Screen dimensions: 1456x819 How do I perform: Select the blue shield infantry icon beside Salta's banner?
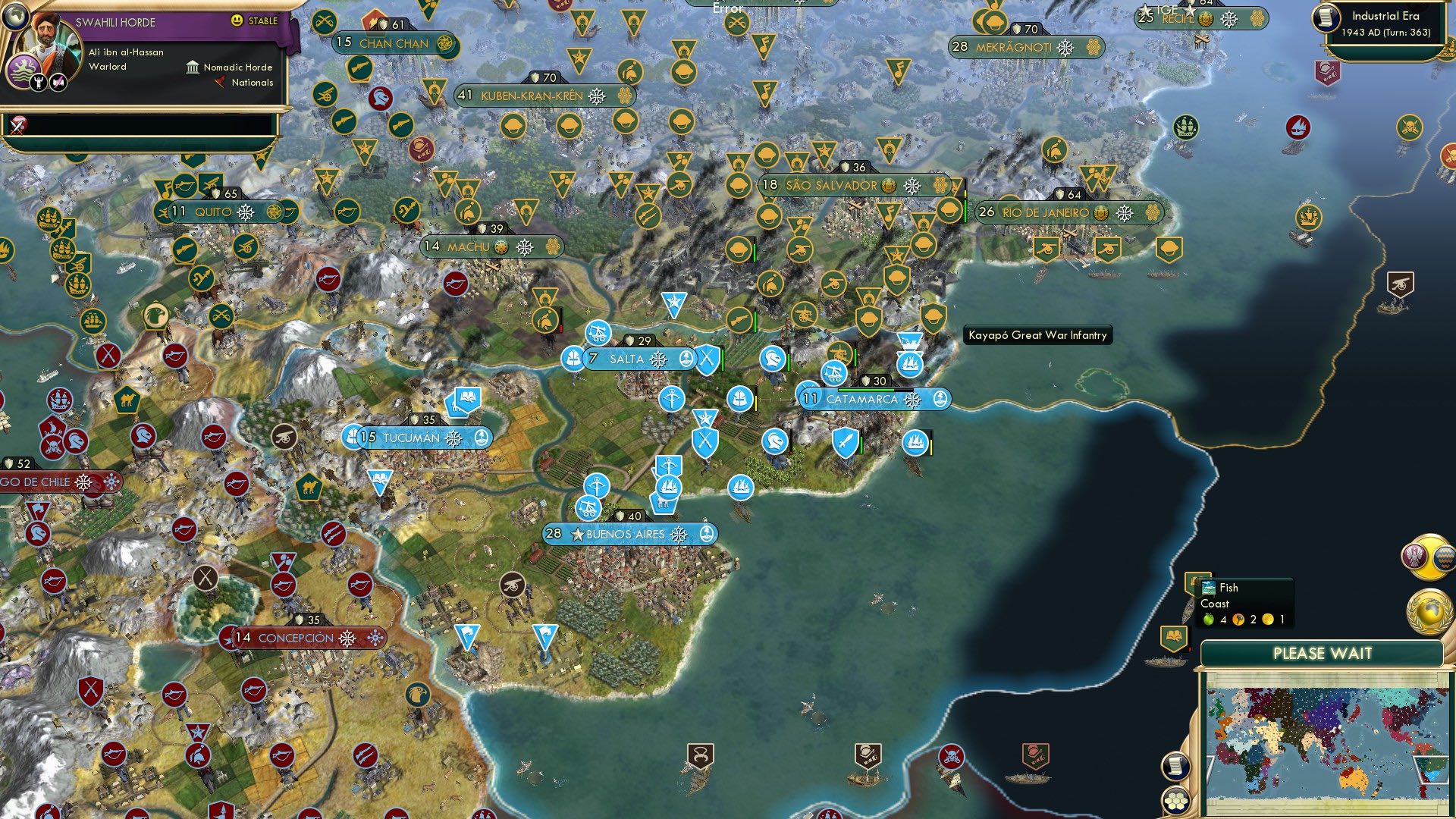(x=707, y=359)
